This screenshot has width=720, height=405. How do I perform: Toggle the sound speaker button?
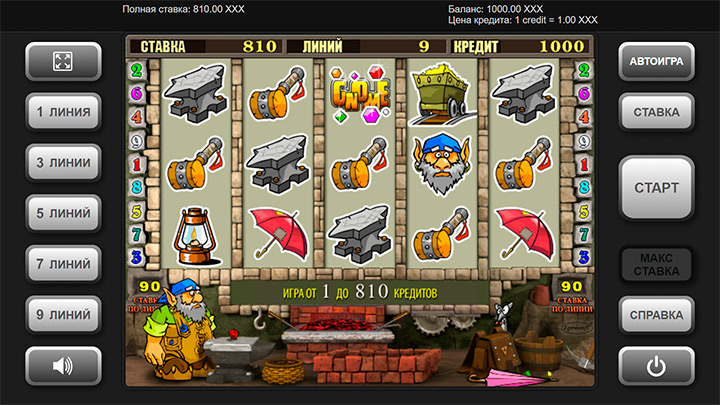[x=63, y=366]
